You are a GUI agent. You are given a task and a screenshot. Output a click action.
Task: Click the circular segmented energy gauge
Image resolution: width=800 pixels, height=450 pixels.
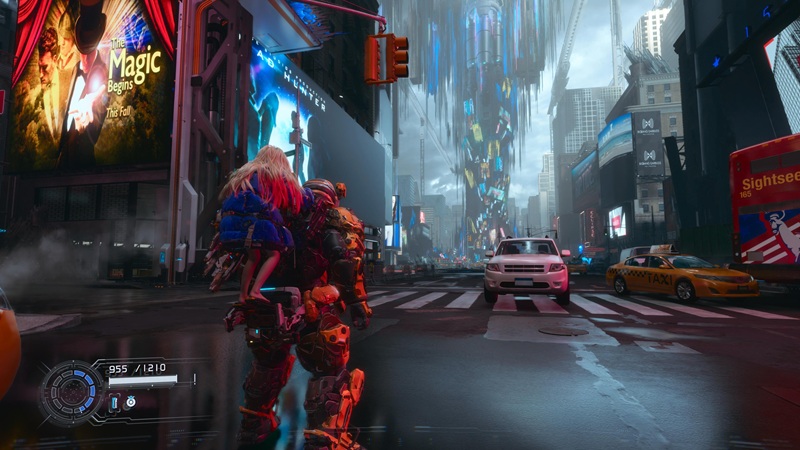pos(72,391)
